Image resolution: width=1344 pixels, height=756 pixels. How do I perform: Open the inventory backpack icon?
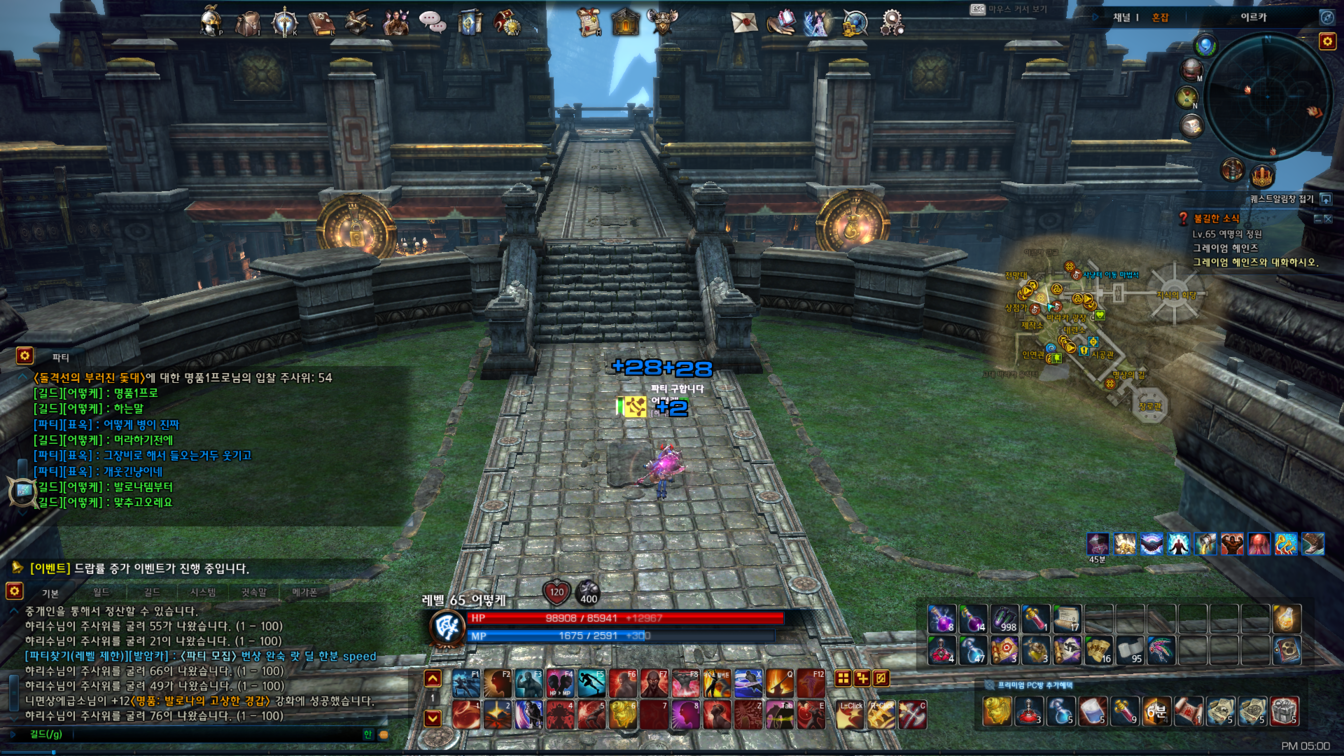[247, 22]
